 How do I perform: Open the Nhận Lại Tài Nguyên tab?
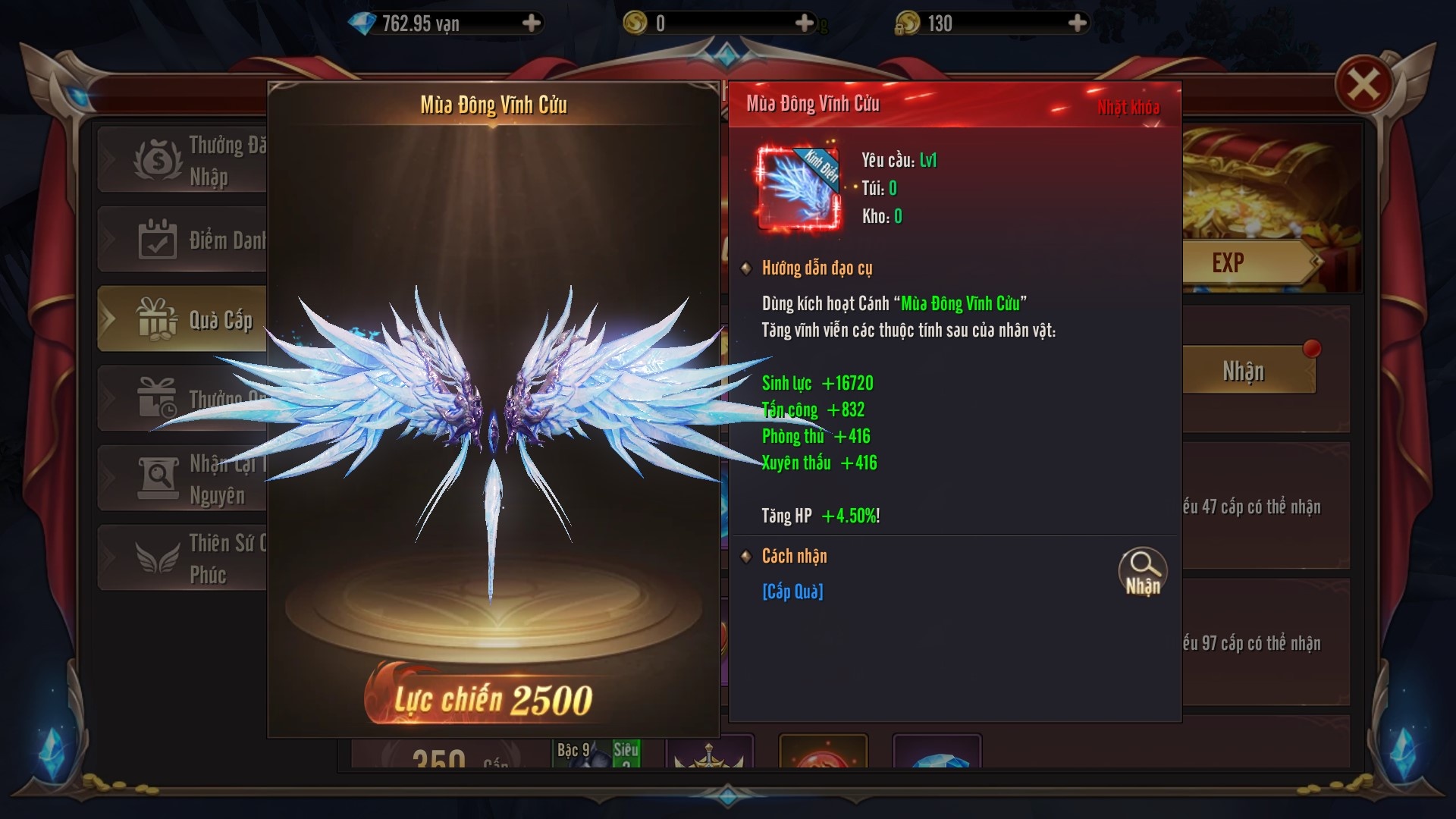pos(184,479)
